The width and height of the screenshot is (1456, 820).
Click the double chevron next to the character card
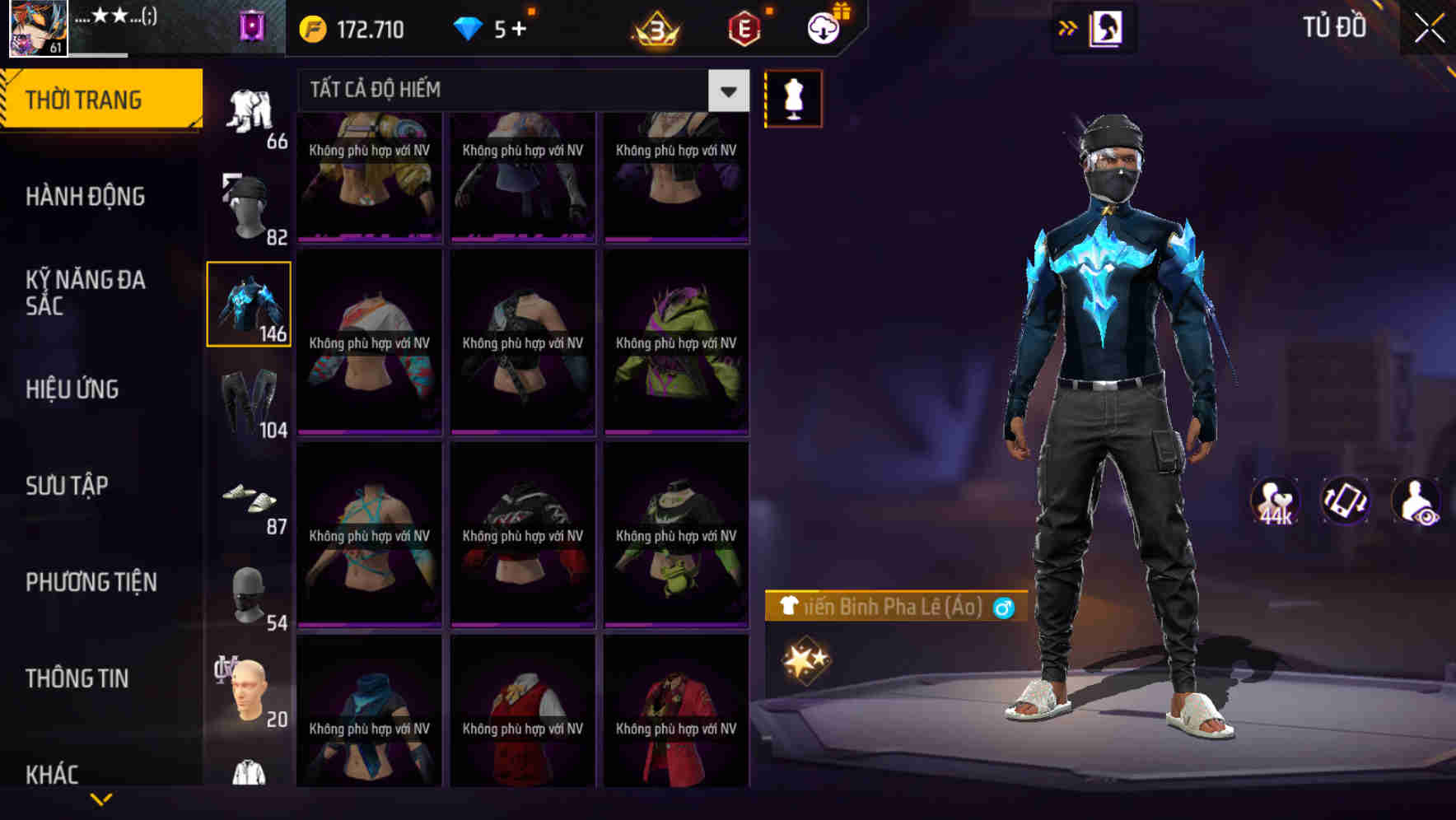1068,27
